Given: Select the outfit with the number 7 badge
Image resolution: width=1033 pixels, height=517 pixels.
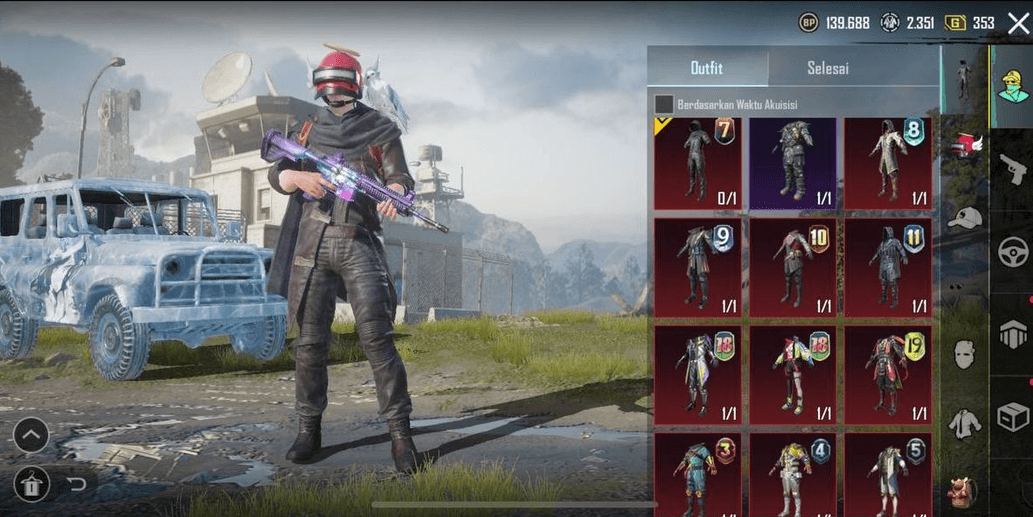Looking at the screenshot, I should tap(697, 163).
